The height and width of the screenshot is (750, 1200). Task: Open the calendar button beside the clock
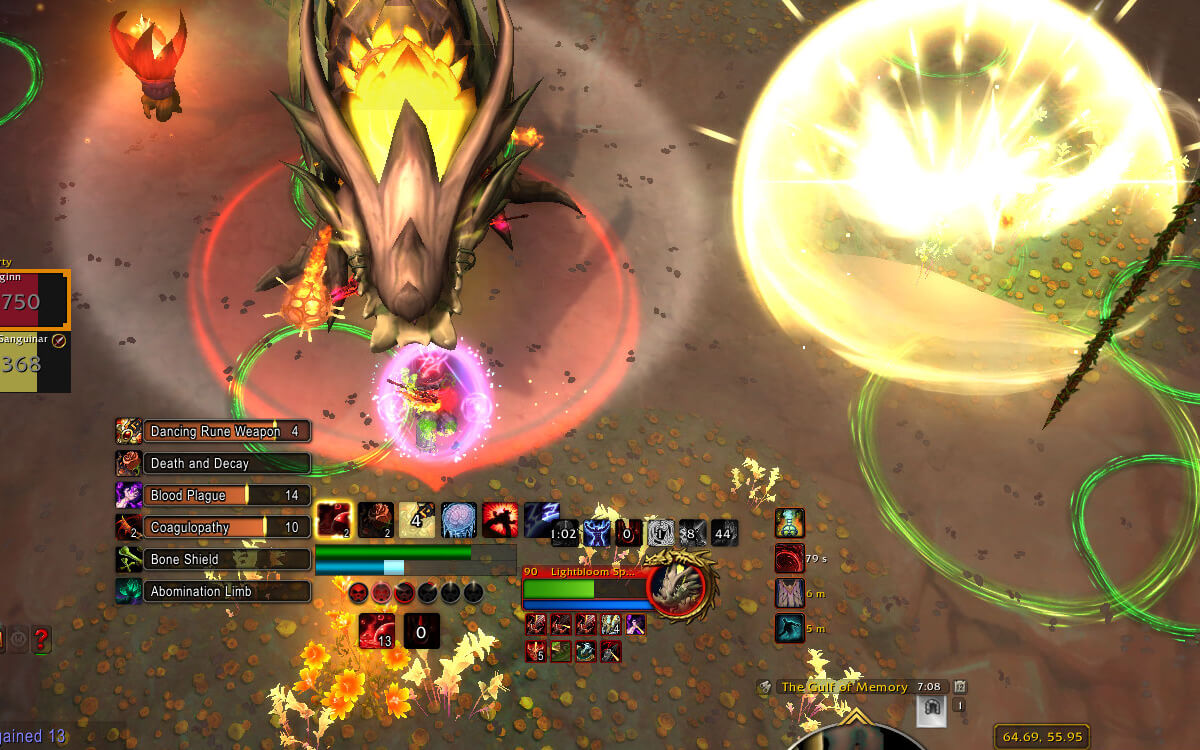click(960, 687)
